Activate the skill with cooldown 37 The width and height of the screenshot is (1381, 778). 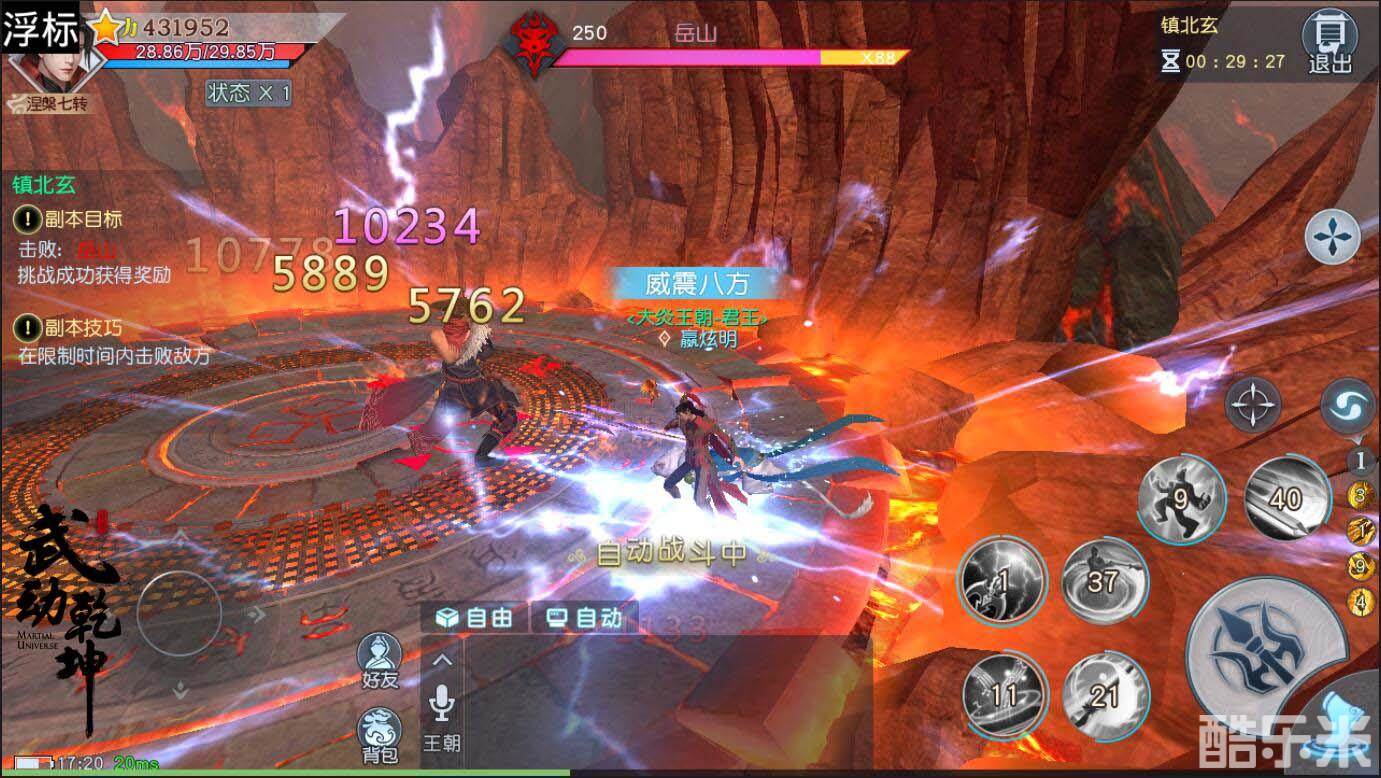pos(1103,581)
